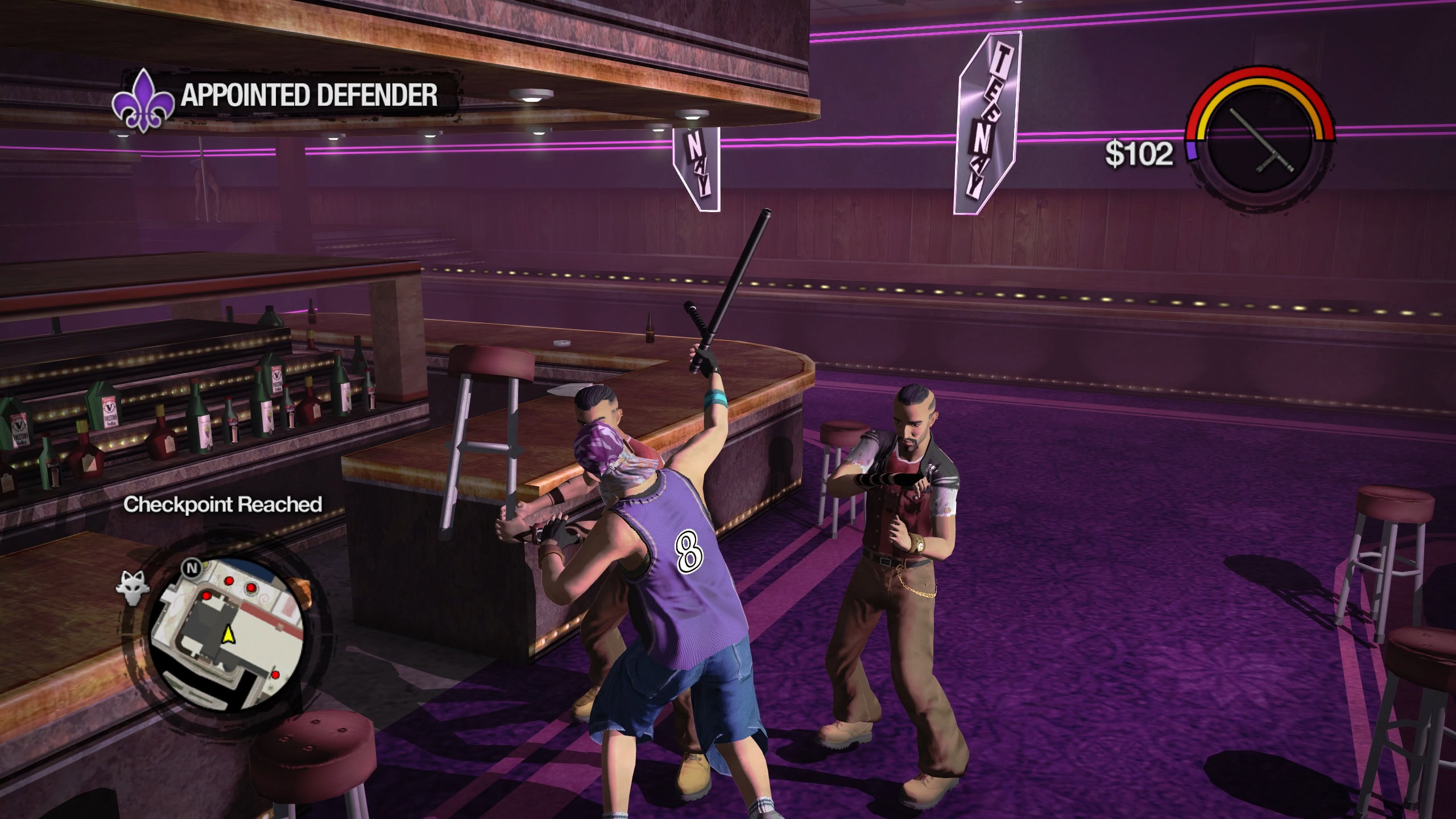Click the wolf gang icon beside minimap
1456x819 pixels.
click(133, 588)
